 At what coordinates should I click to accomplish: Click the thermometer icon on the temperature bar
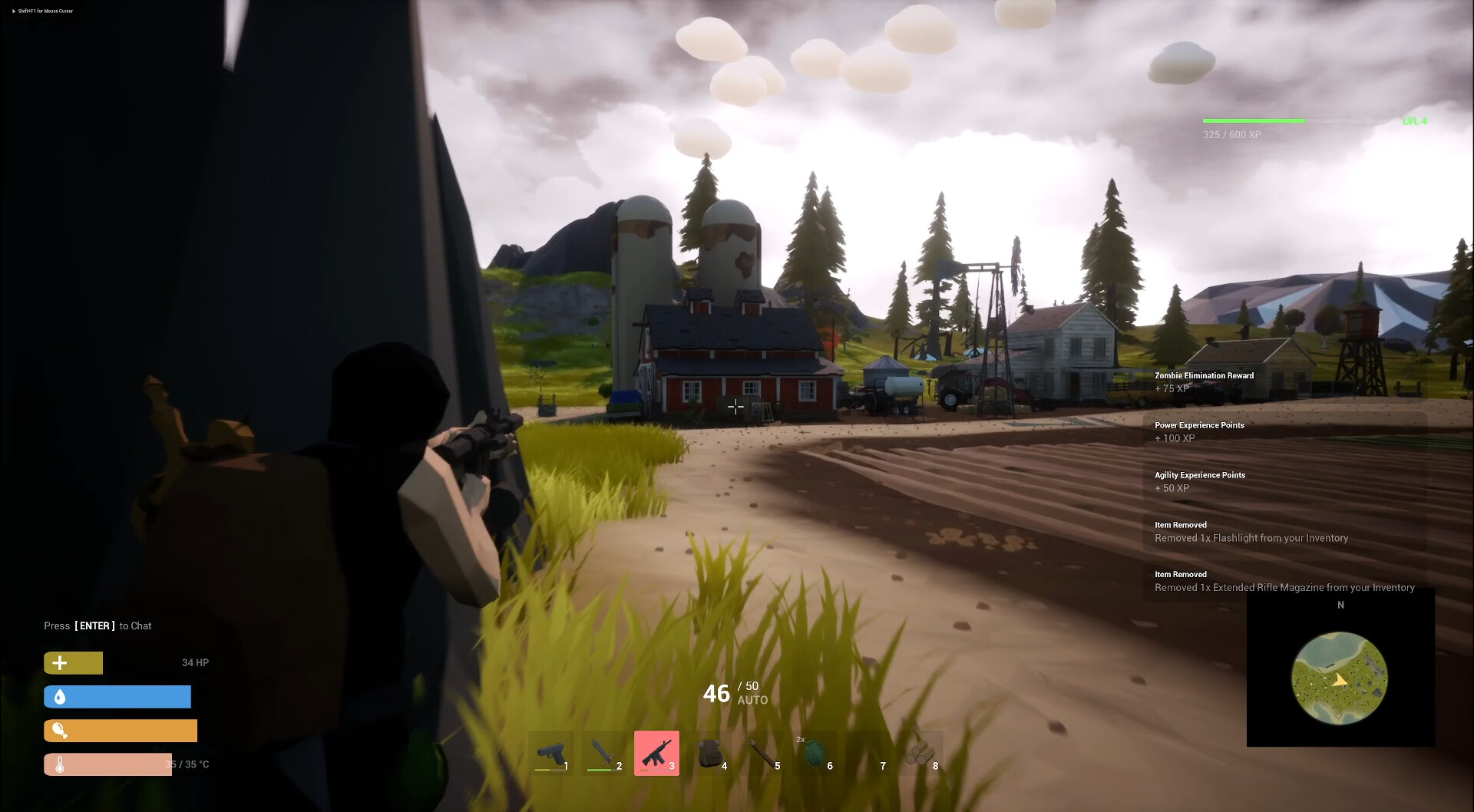point(61,764)
